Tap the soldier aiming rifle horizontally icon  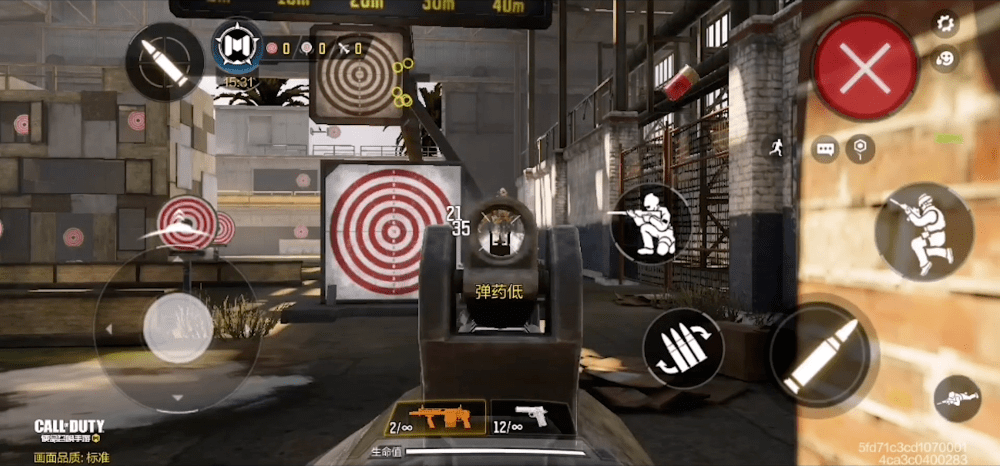[x=650, y=223]
